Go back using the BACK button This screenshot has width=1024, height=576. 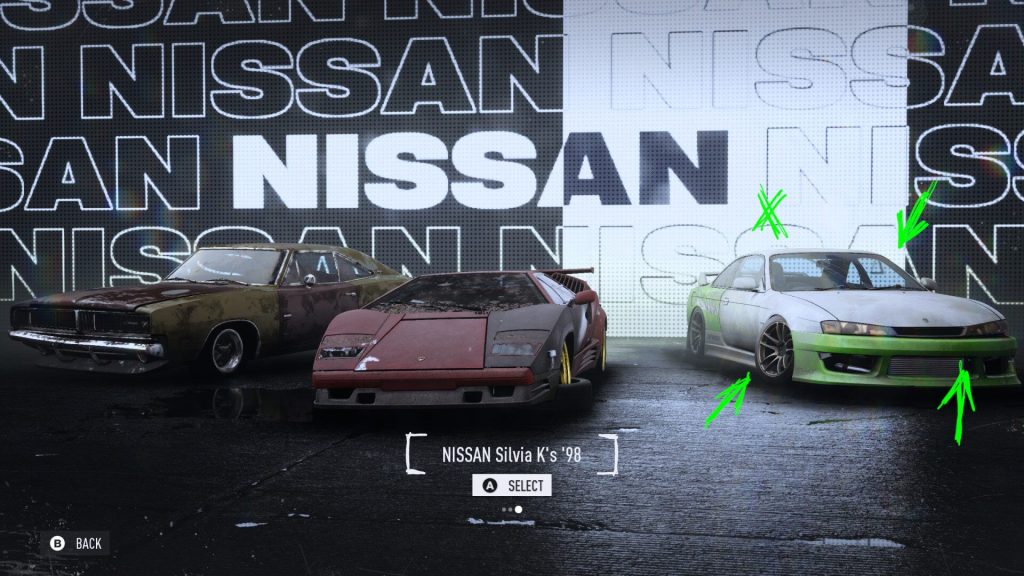[x=77, y=543]
